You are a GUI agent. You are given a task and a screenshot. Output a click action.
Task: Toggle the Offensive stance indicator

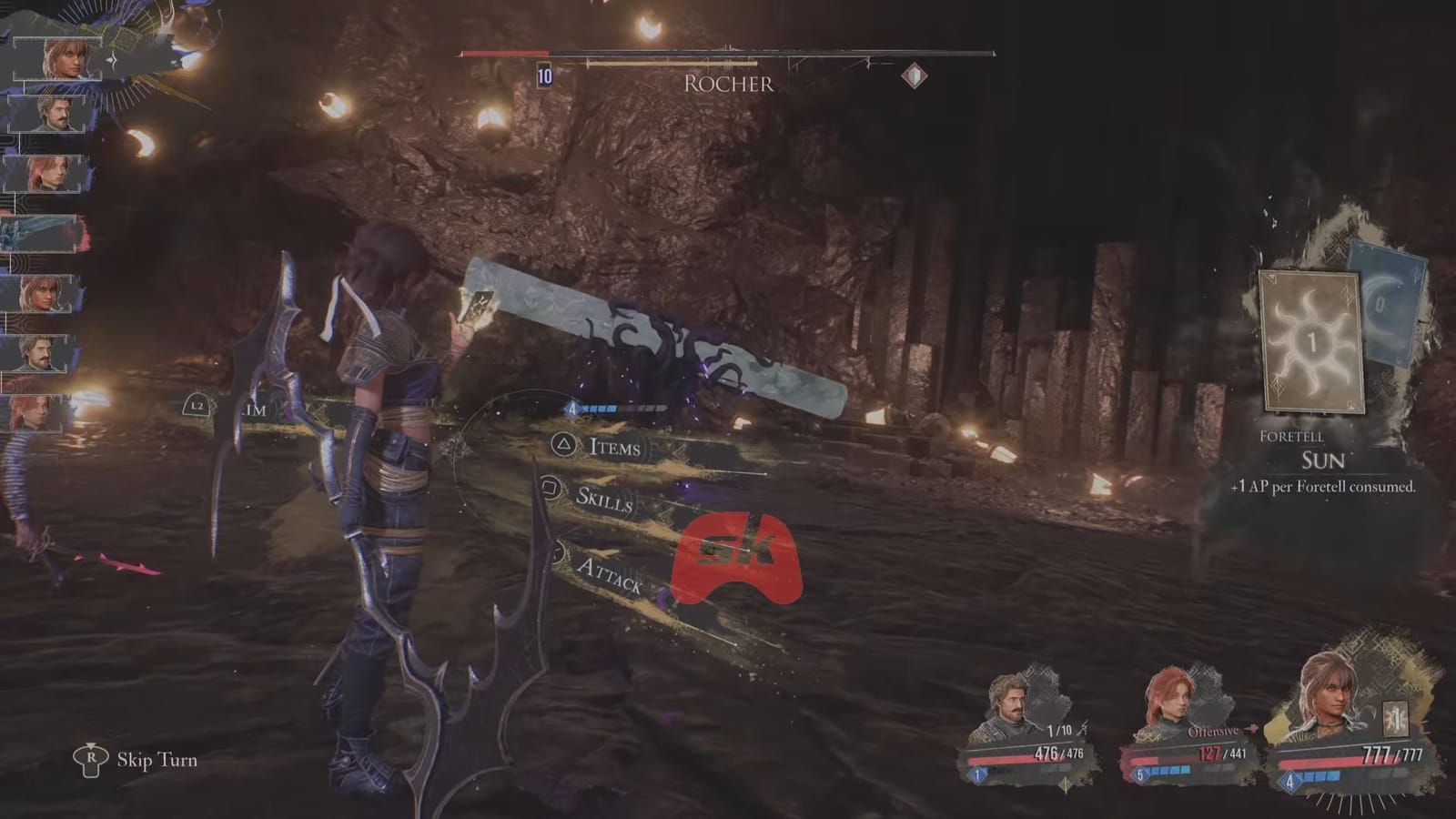(x=1213, y=731)
